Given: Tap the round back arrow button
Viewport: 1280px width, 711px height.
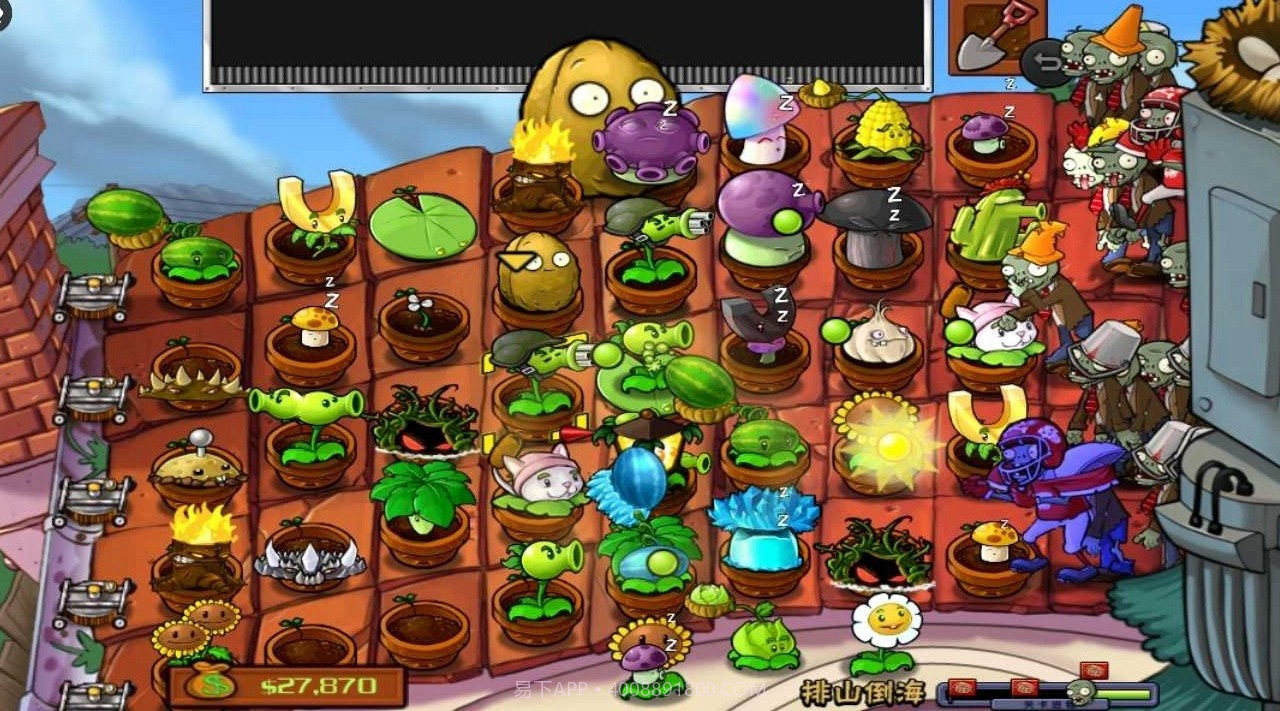Looking at the screenshot, I should tap(1044, 63).
